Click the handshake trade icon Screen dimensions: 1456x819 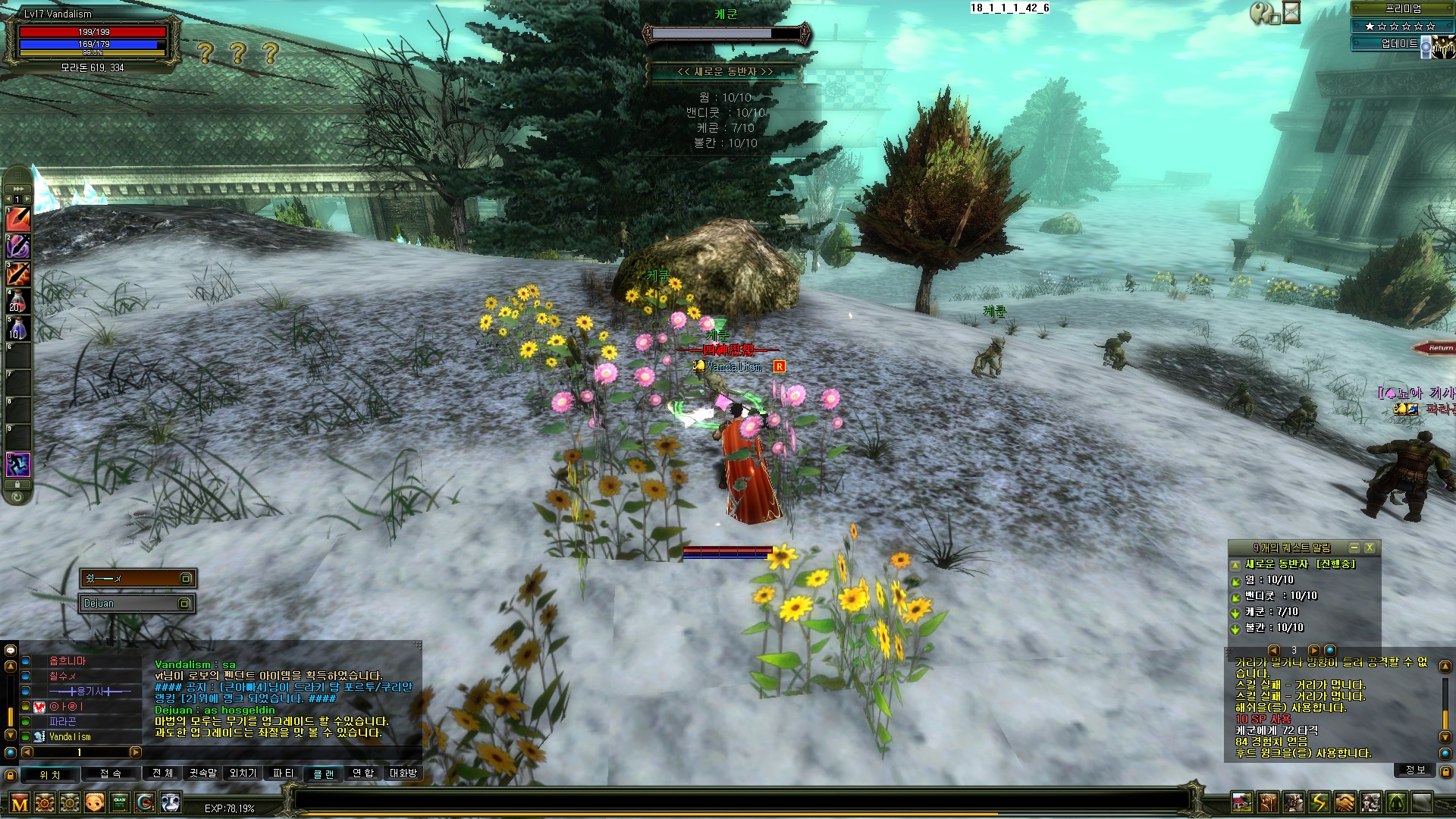(1345, 802)
